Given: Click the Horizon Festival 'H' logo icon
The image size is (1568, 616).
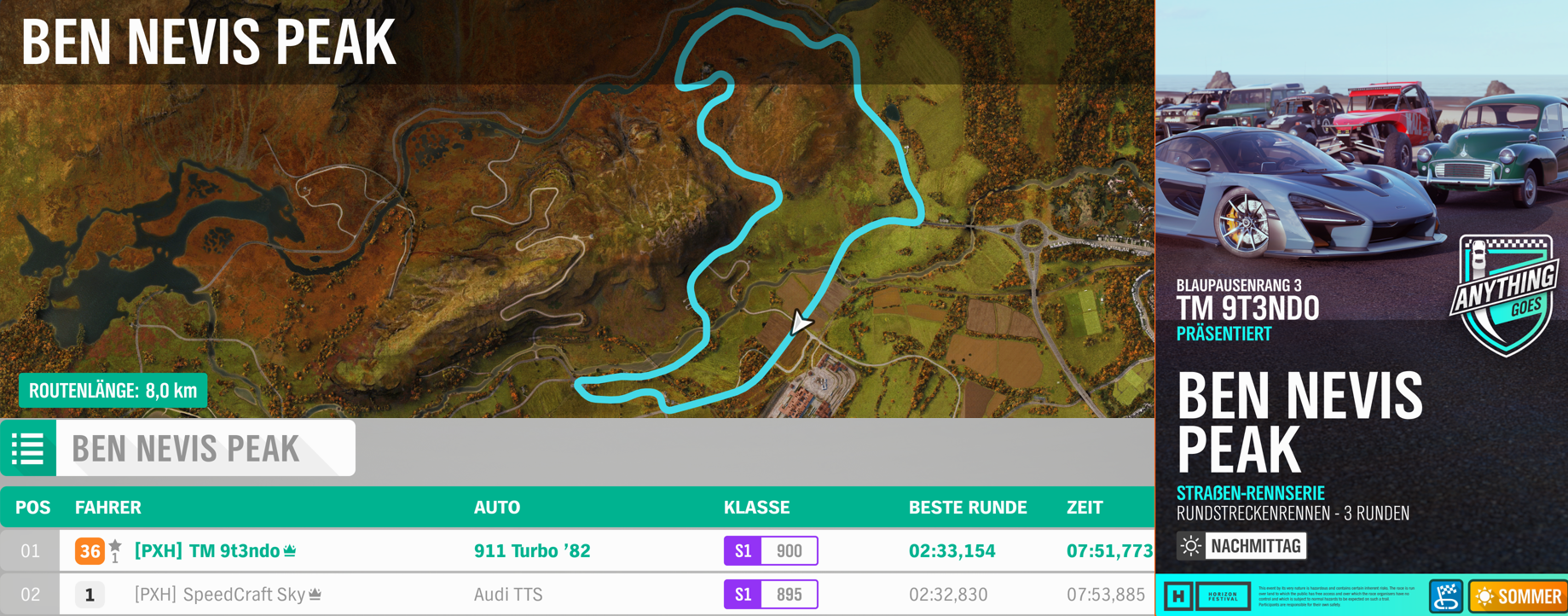Looking at the screenshot, I should coord(1178,596).
